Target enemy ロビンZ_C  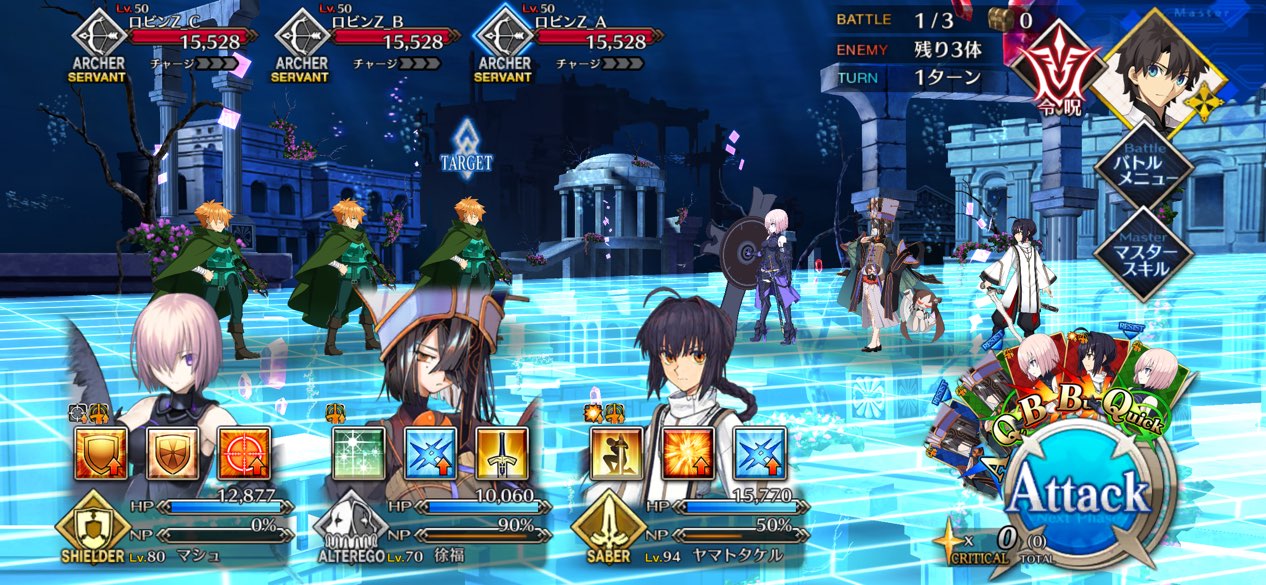coord(168,40)
